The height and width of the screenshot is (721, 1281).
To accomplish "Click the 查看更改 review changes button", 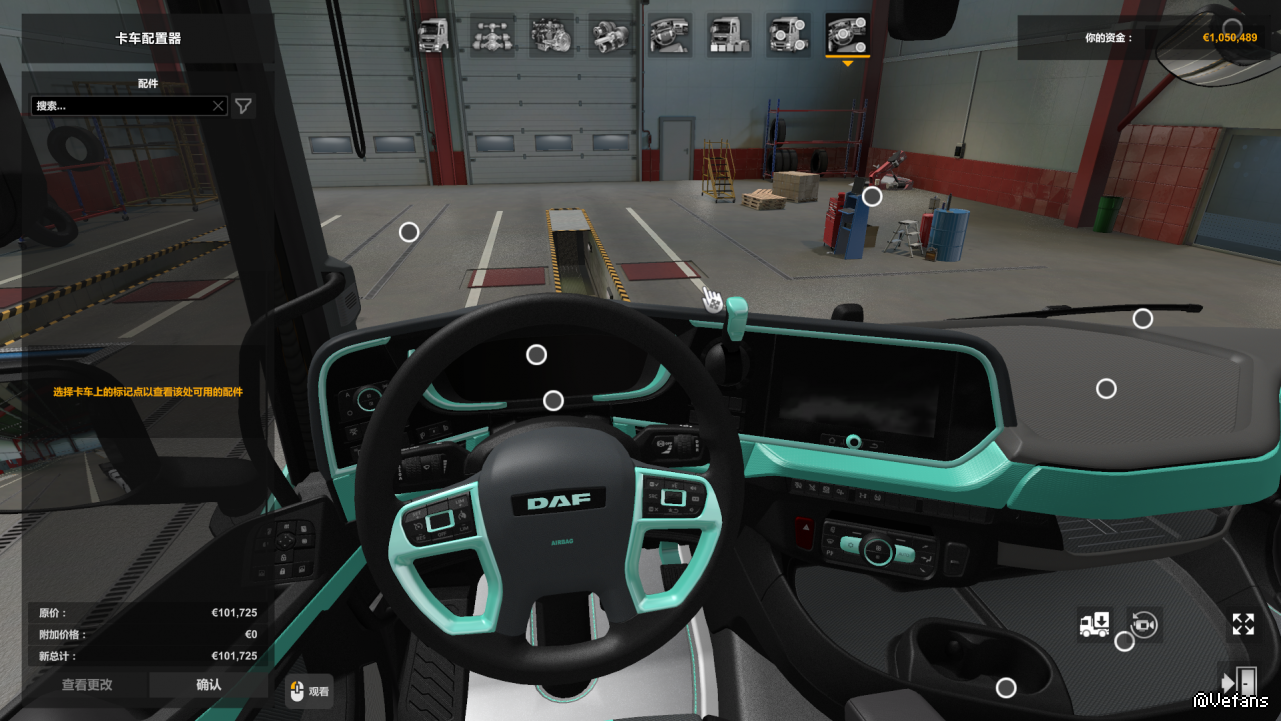I will tap(87, 685).
